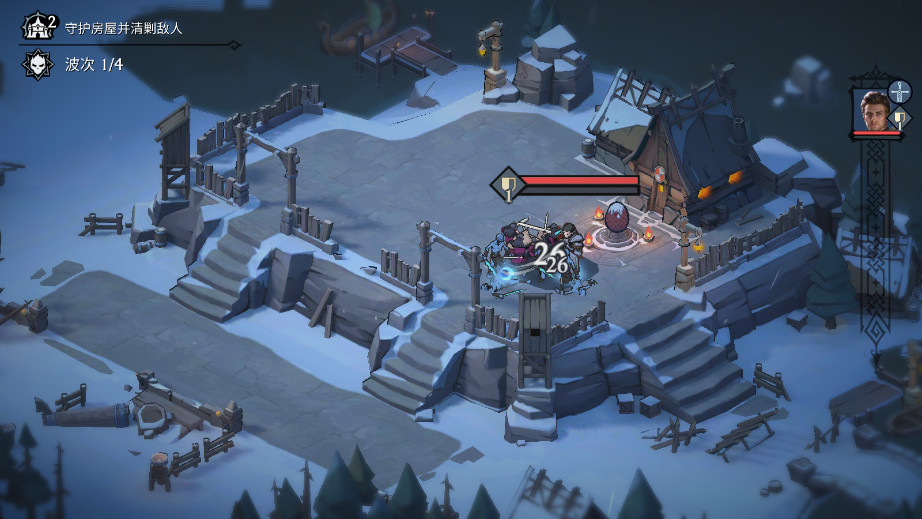Screen dimensions: 922x519
Task: Click the shield diamond on the hero portrait
Action: (x=899, y=118)
